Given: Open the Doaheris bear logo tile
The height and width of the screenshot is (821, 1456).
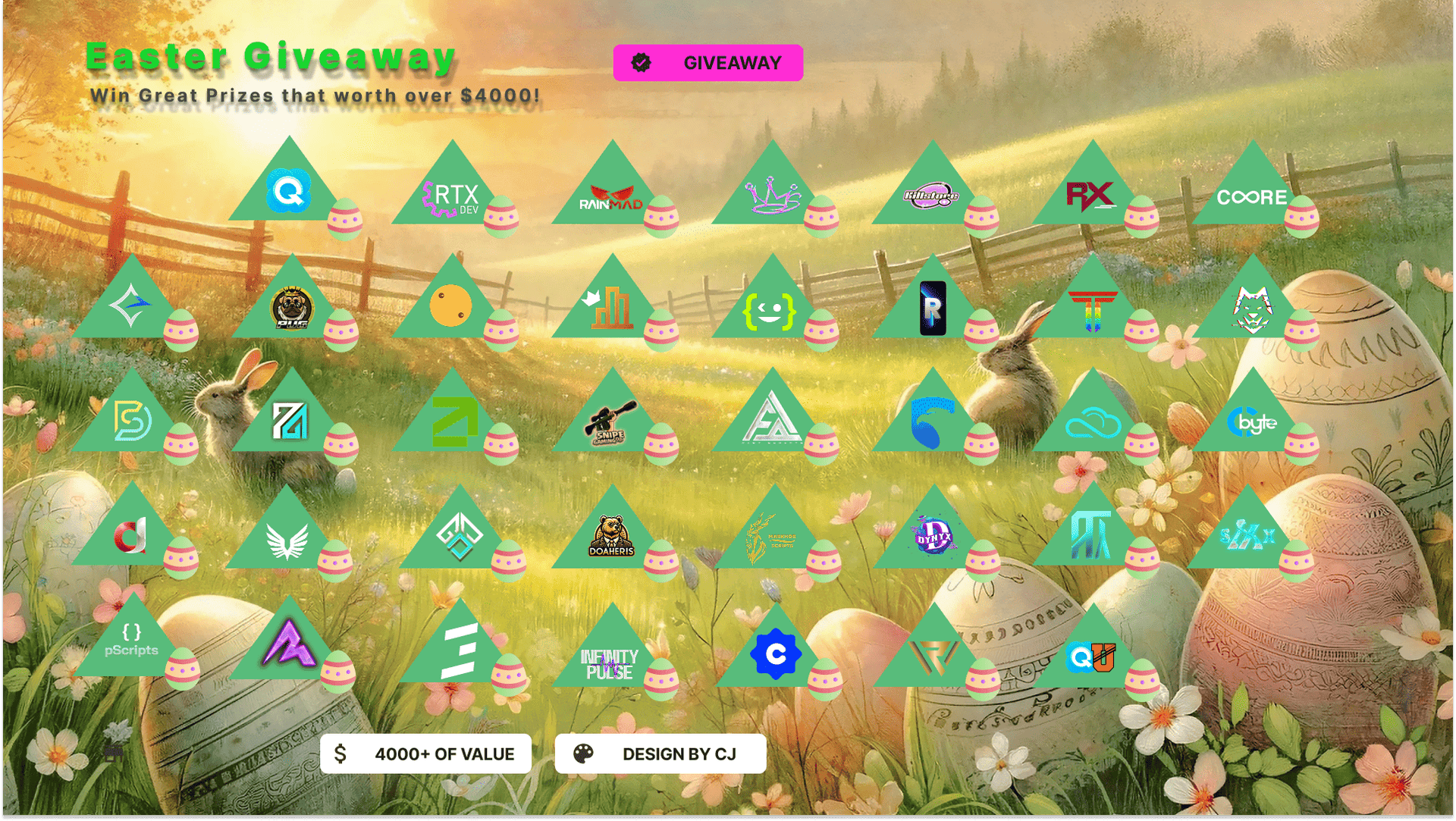Looking at the screenshot, I should coord(611,535).
